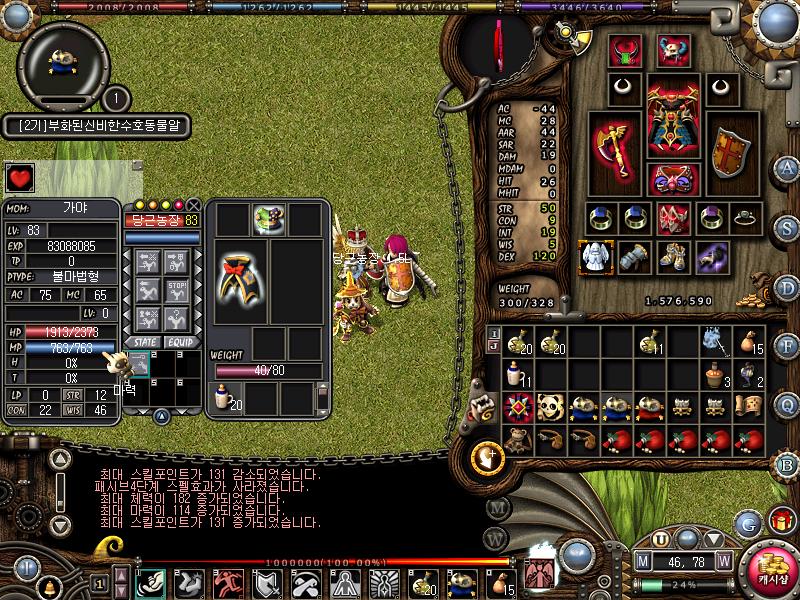This screenshot has width=800, height=600.
Task: Select the red heart icon
Action: [20, 179]
